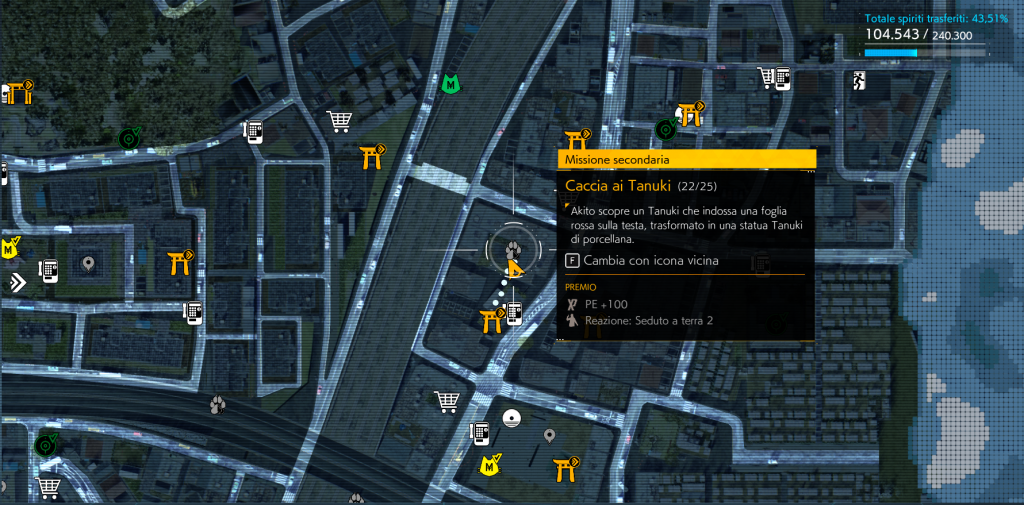
Task: Select the green cat-shaped M marker
Action: (x=451, y=85)
